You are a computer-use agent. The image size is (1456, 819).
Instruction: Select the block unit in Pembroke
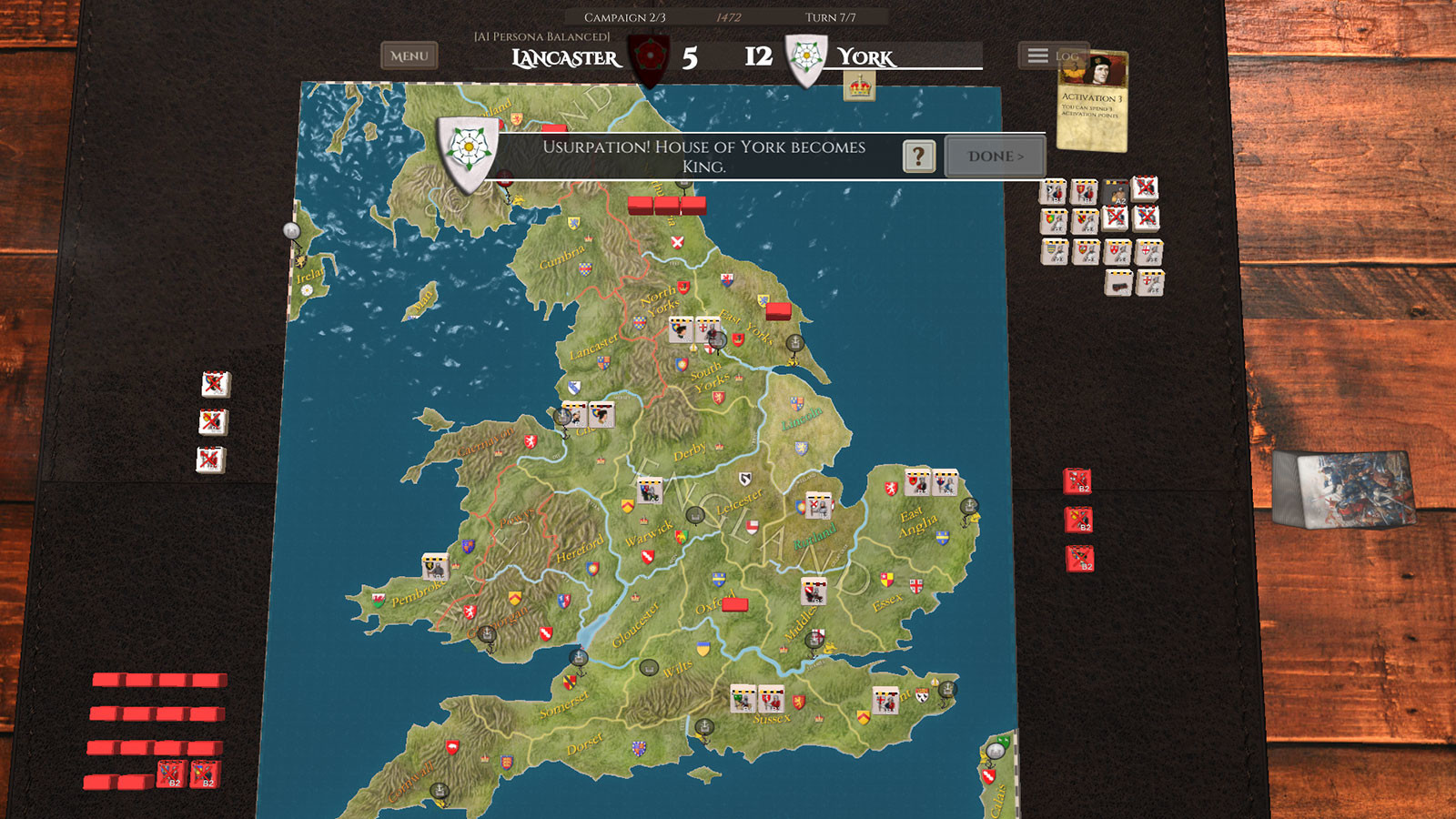(x=435, y=567)
